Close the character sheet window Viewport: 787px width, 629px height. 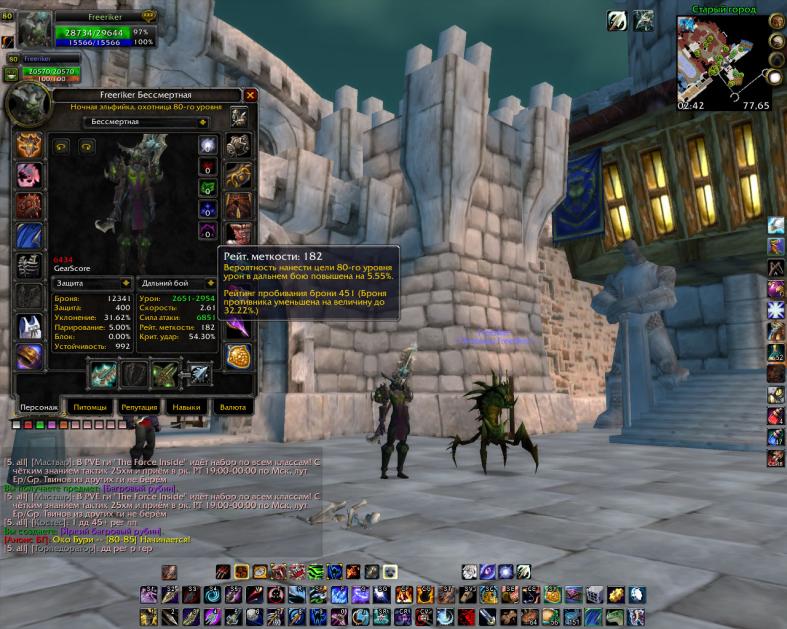pyautogui.click(x=251, y=95)
